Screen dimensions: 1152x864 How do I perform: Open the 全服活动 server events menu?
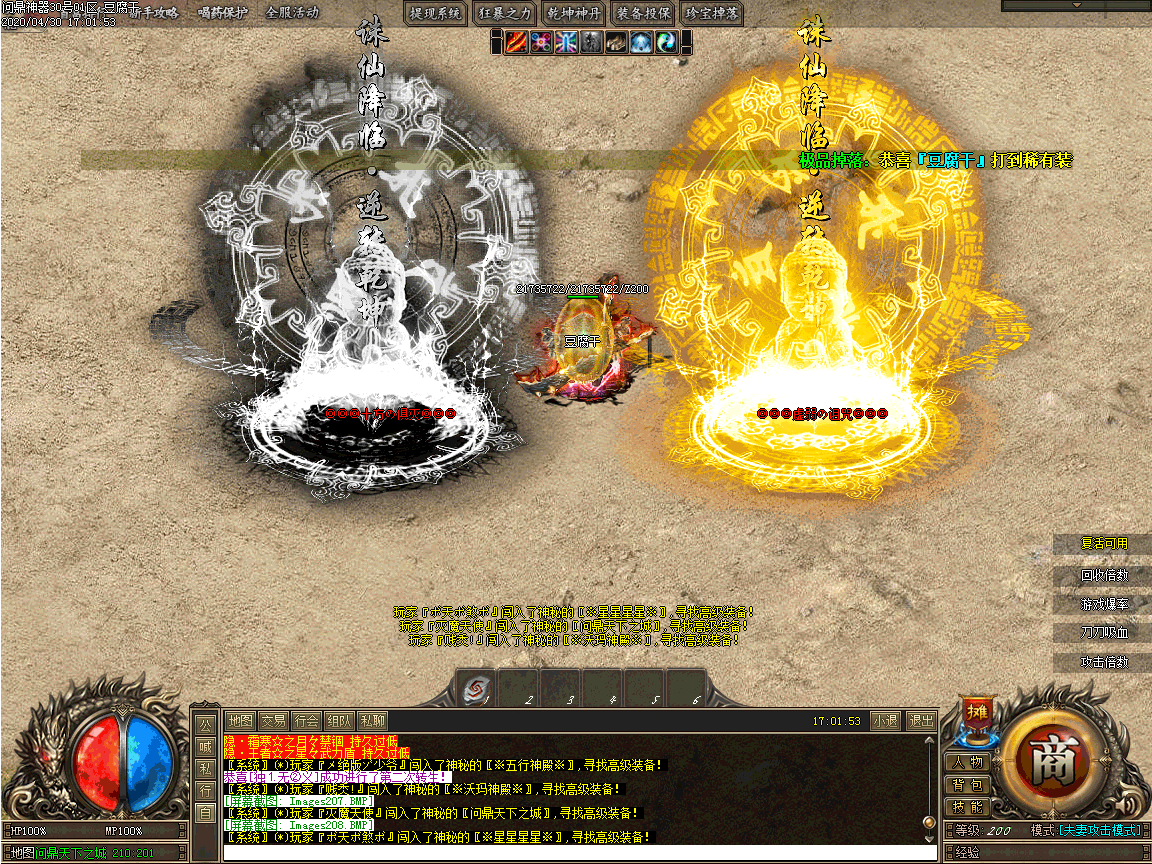(x=292, y=13)
